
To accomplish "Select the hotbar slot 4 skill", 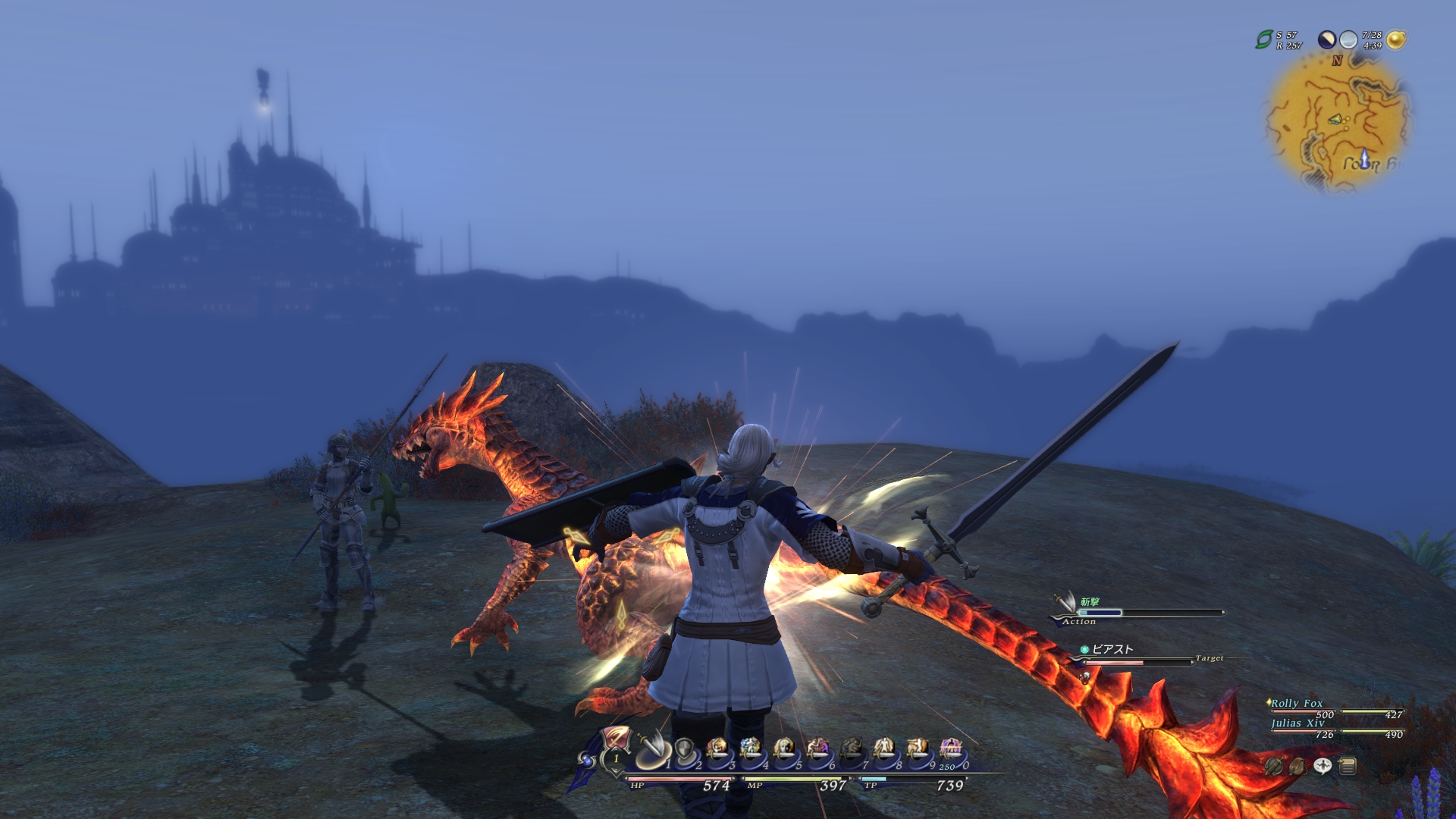I will point(751,750).
